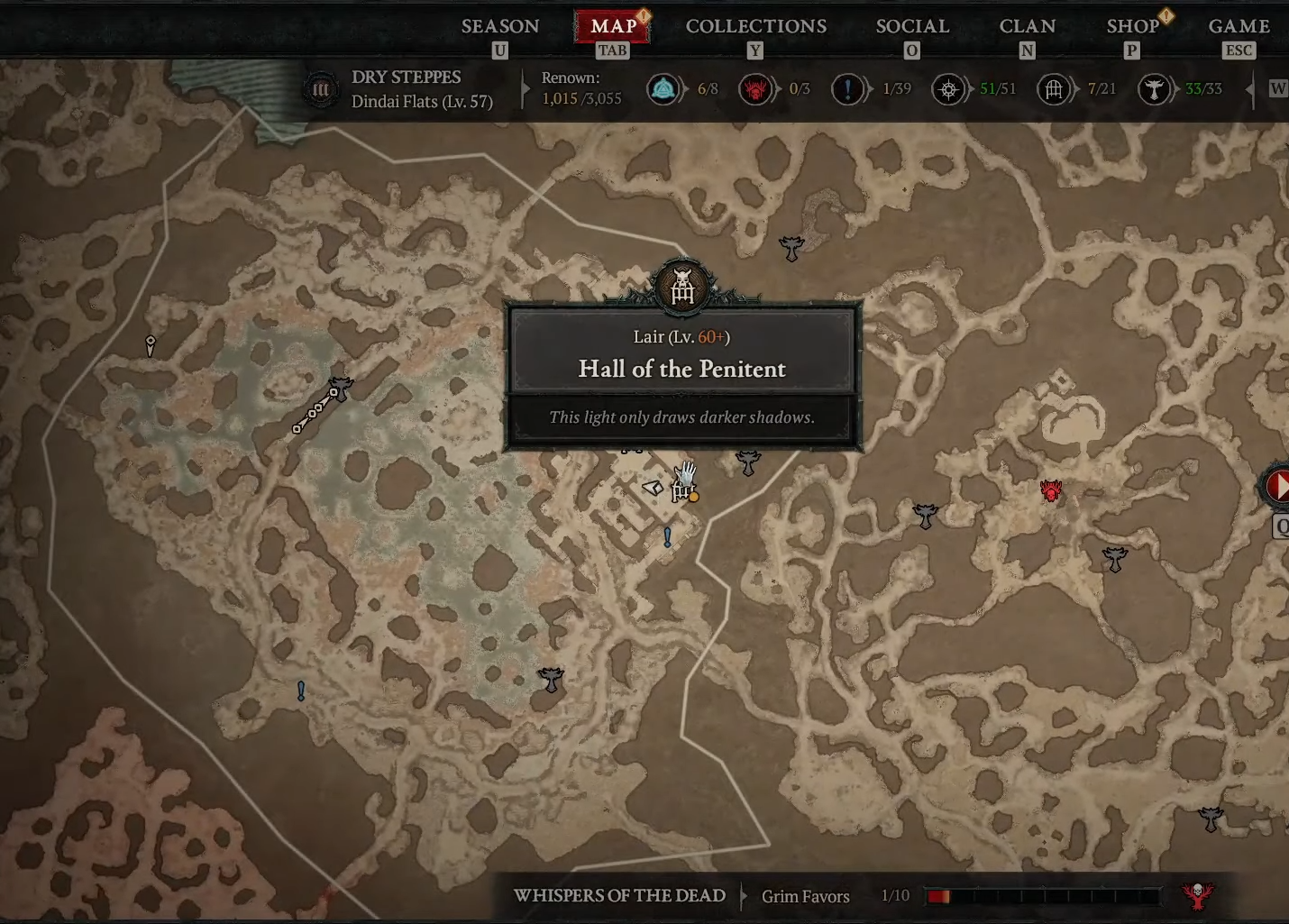Image resolution: width=1289 pixels, height=924 pixels.
Task: Open the SOCIAL tab
Action: click(911, 26)
